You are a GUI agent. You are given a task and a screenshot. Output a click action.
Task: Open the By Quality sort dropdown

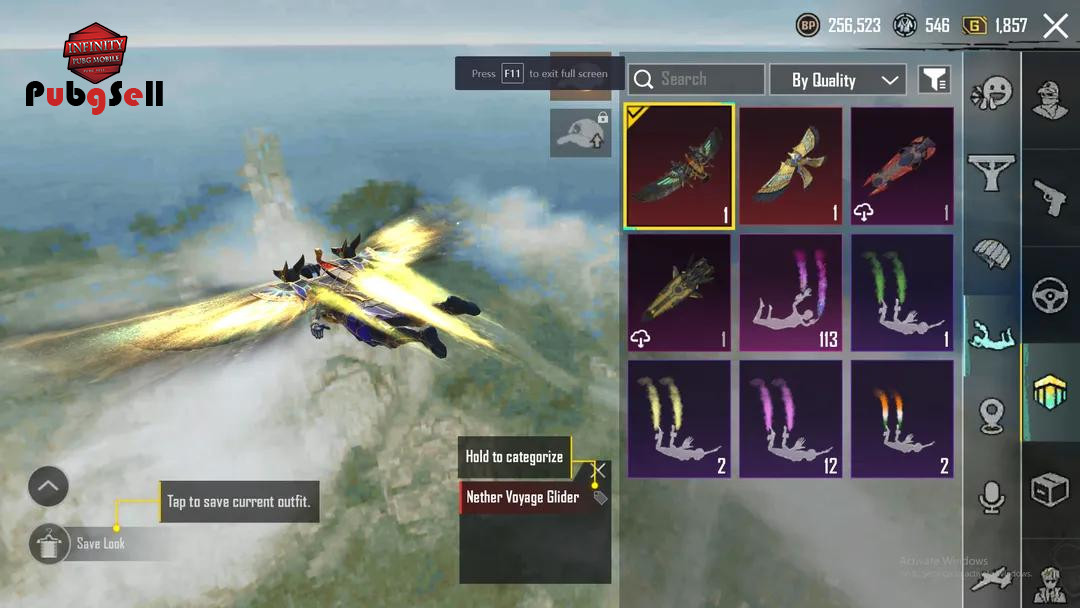[x=837, y=80]
